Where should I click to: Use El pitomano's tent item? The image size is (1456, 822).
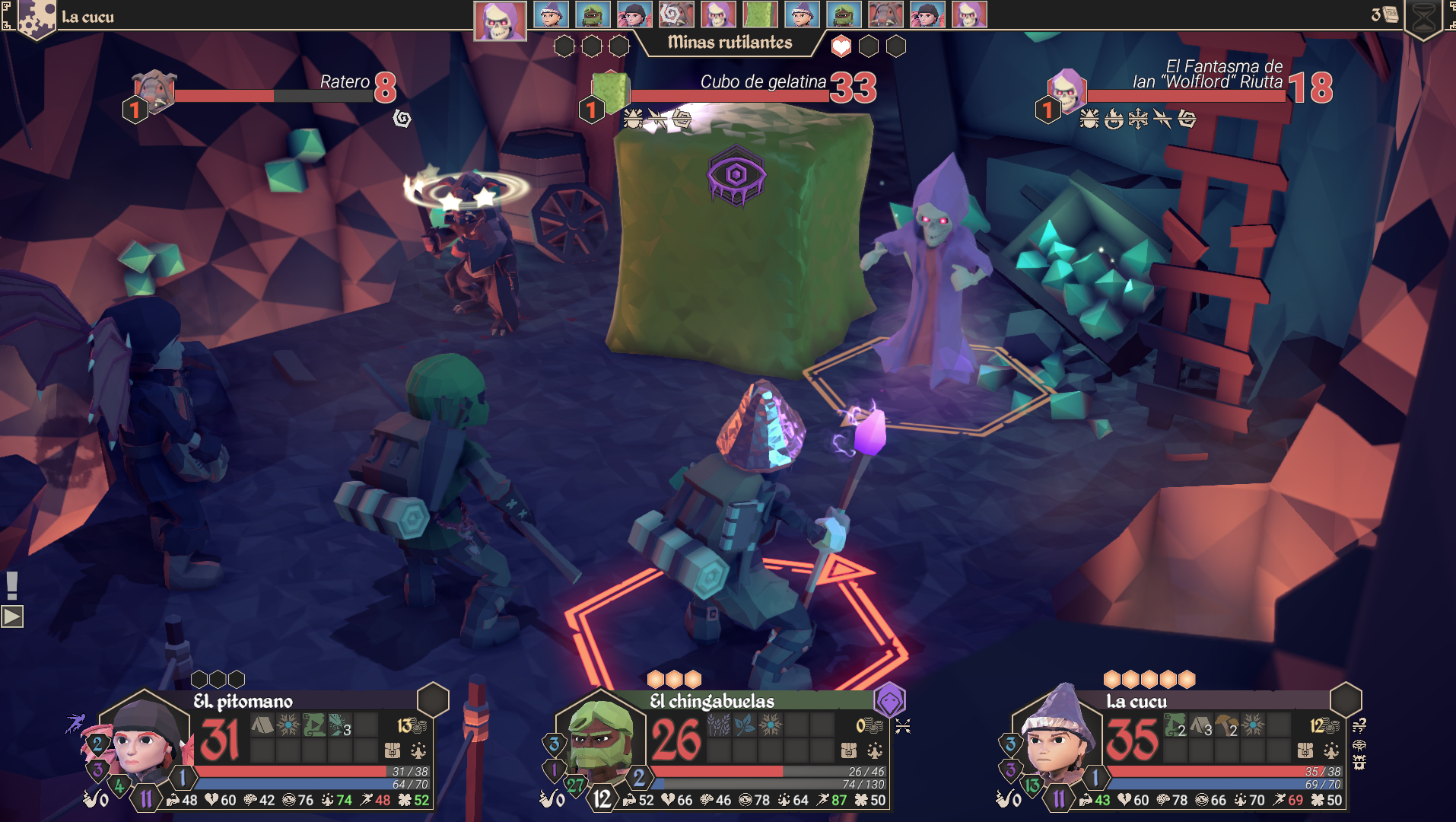pos(262,725)
